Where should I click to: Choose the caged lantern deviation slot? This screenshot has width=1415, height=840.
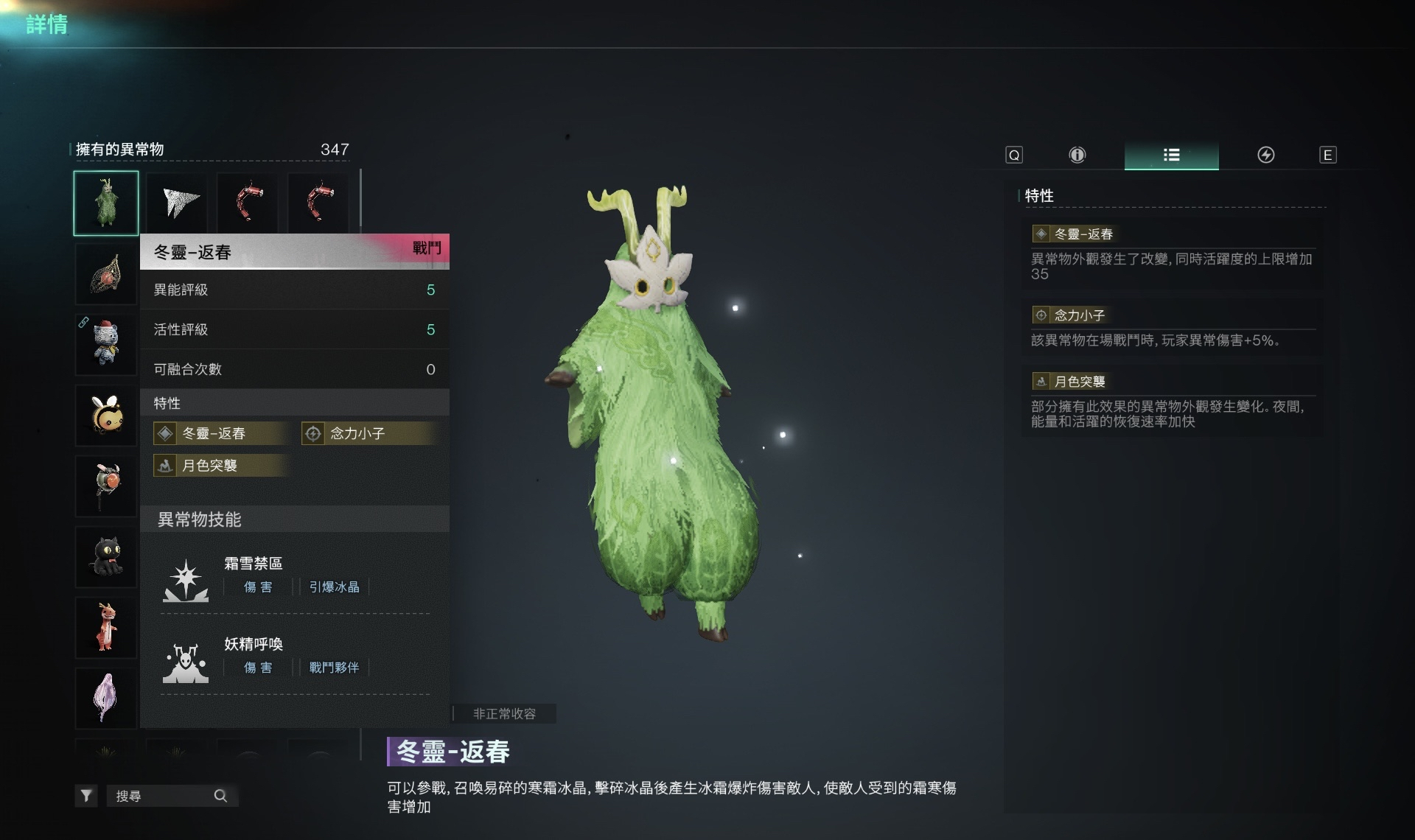click(106, 274)
